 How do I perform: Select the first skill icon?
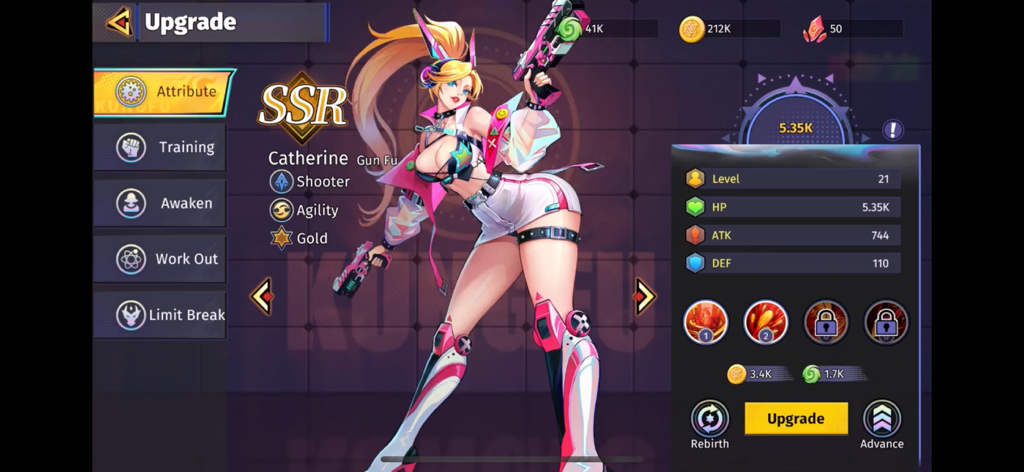(x=705, y=322)
